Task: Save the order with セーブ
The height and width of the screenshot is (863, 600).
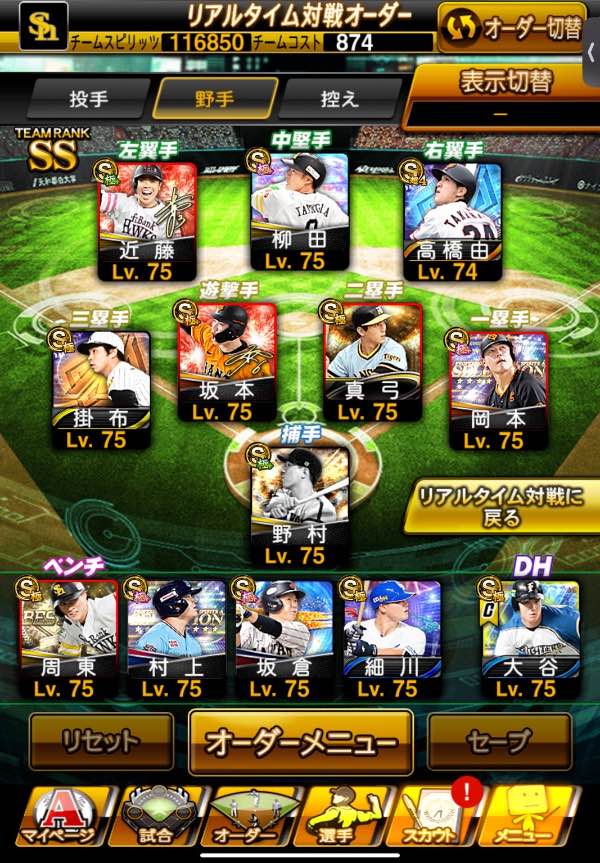Action: [499, 741]
